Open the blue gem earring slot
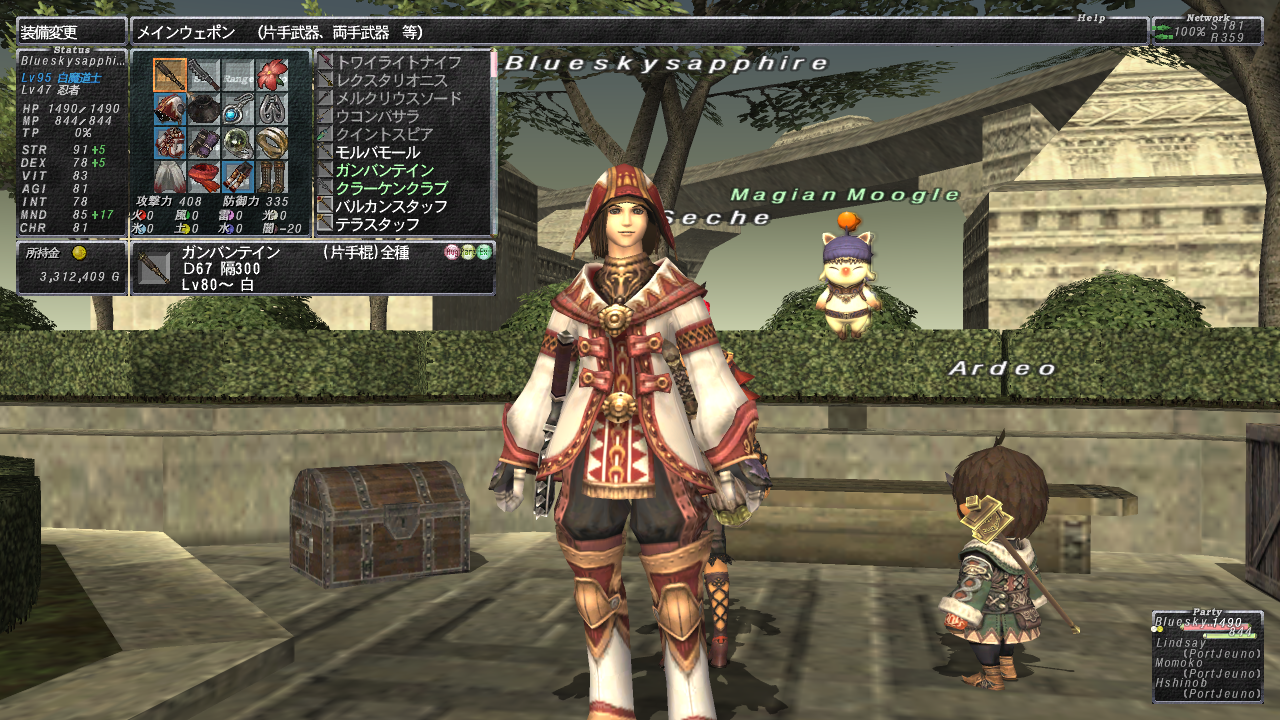The height and width of the screenshot is (720, 1280). point(238,109)
